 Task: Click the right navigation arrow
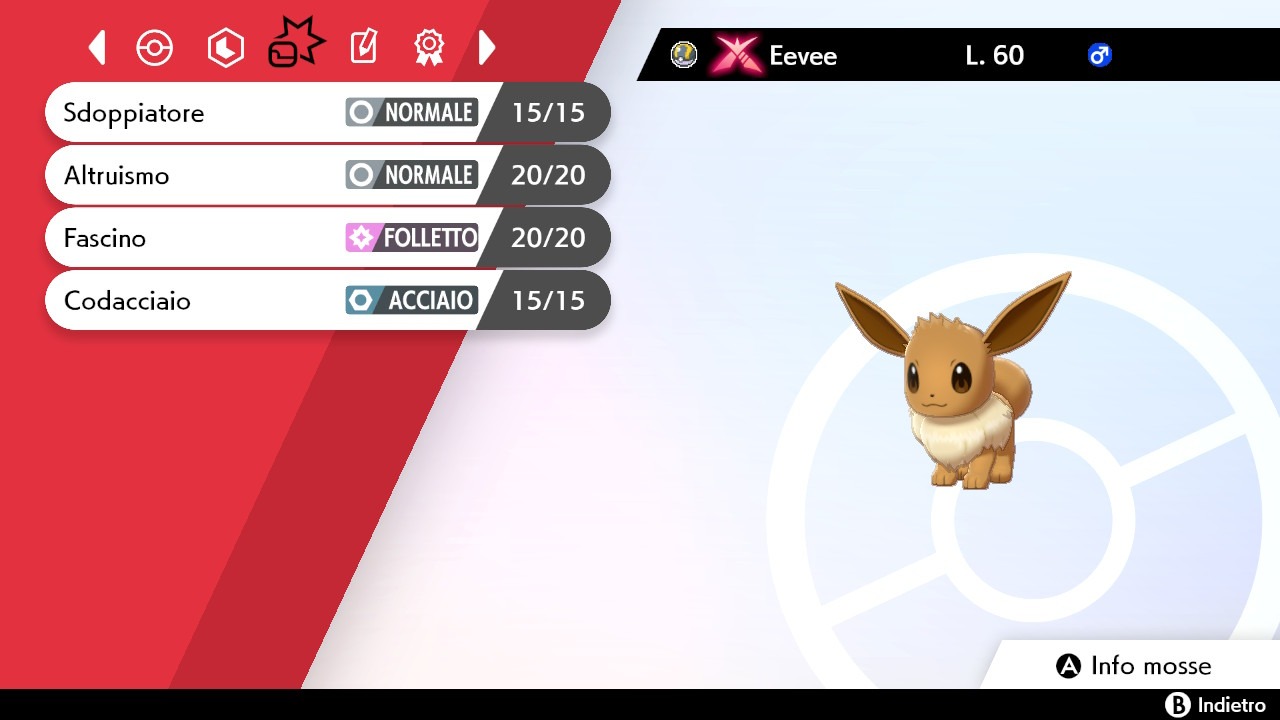point(487,46)
